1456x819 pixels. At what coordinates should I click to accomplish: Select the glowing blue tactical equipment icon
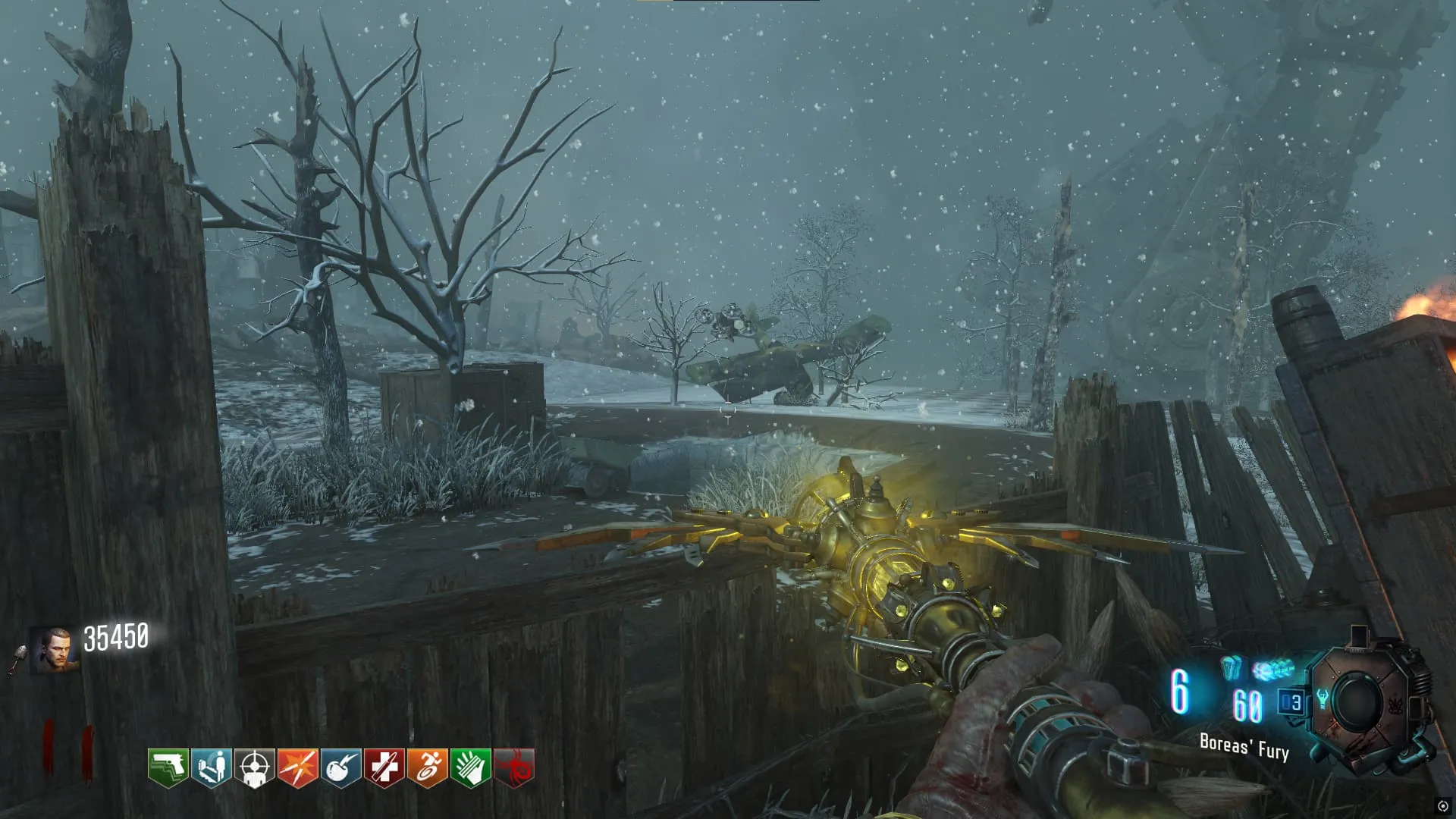1273,670
